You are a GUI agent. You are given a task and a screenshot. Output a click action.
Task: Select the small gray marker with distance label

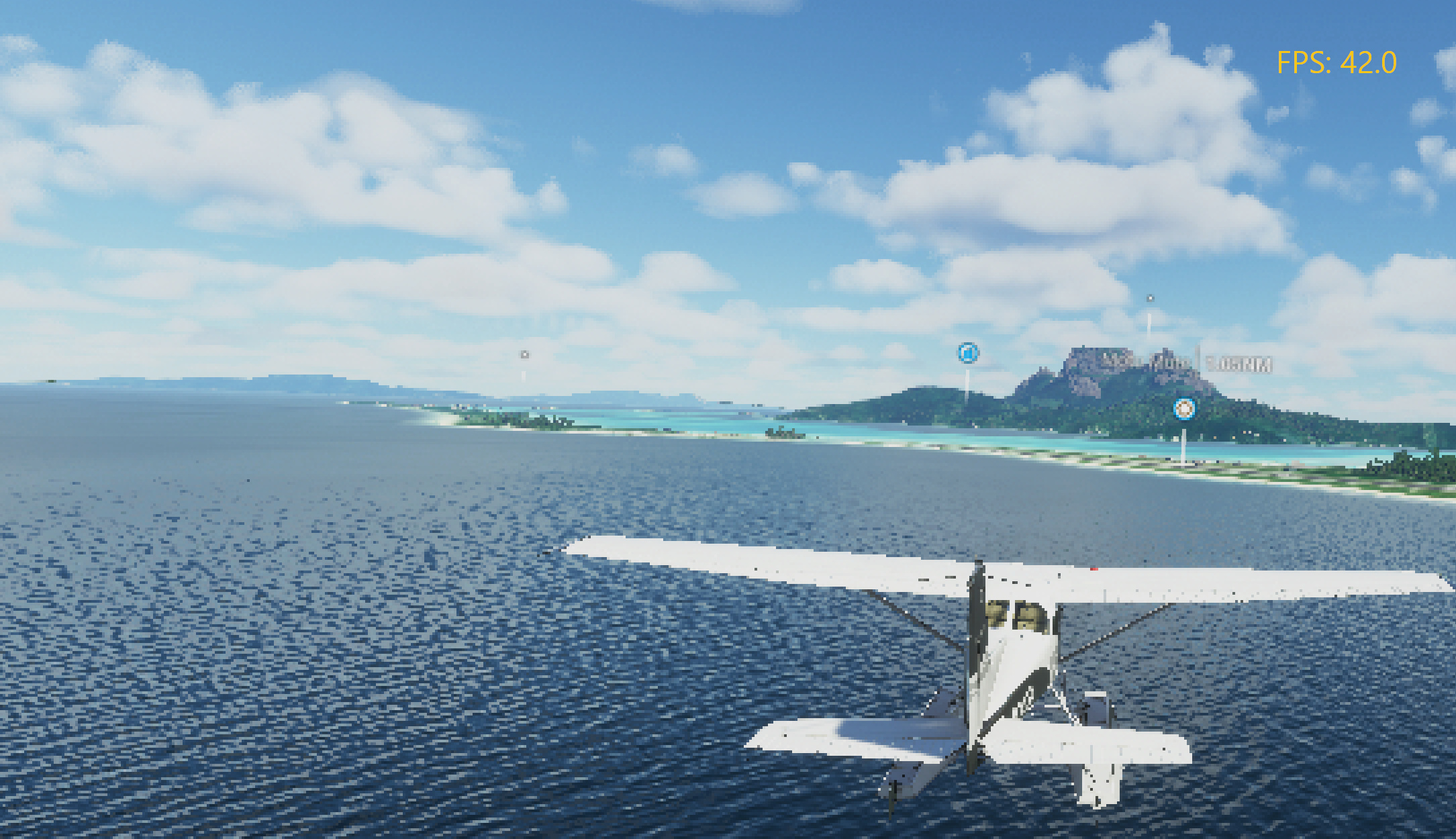[x=1150, y=298]
